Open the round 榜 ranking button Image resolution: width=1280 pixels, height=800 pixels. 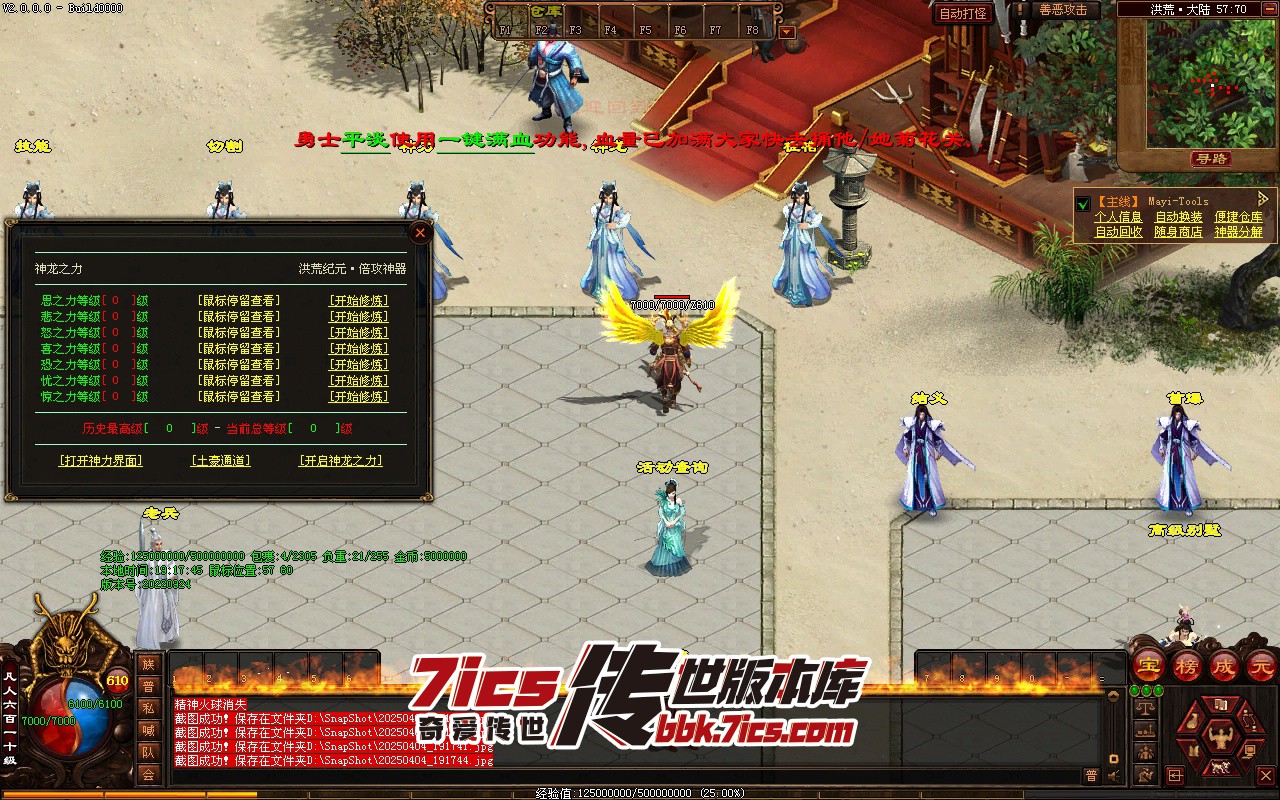click(1187, 665)
